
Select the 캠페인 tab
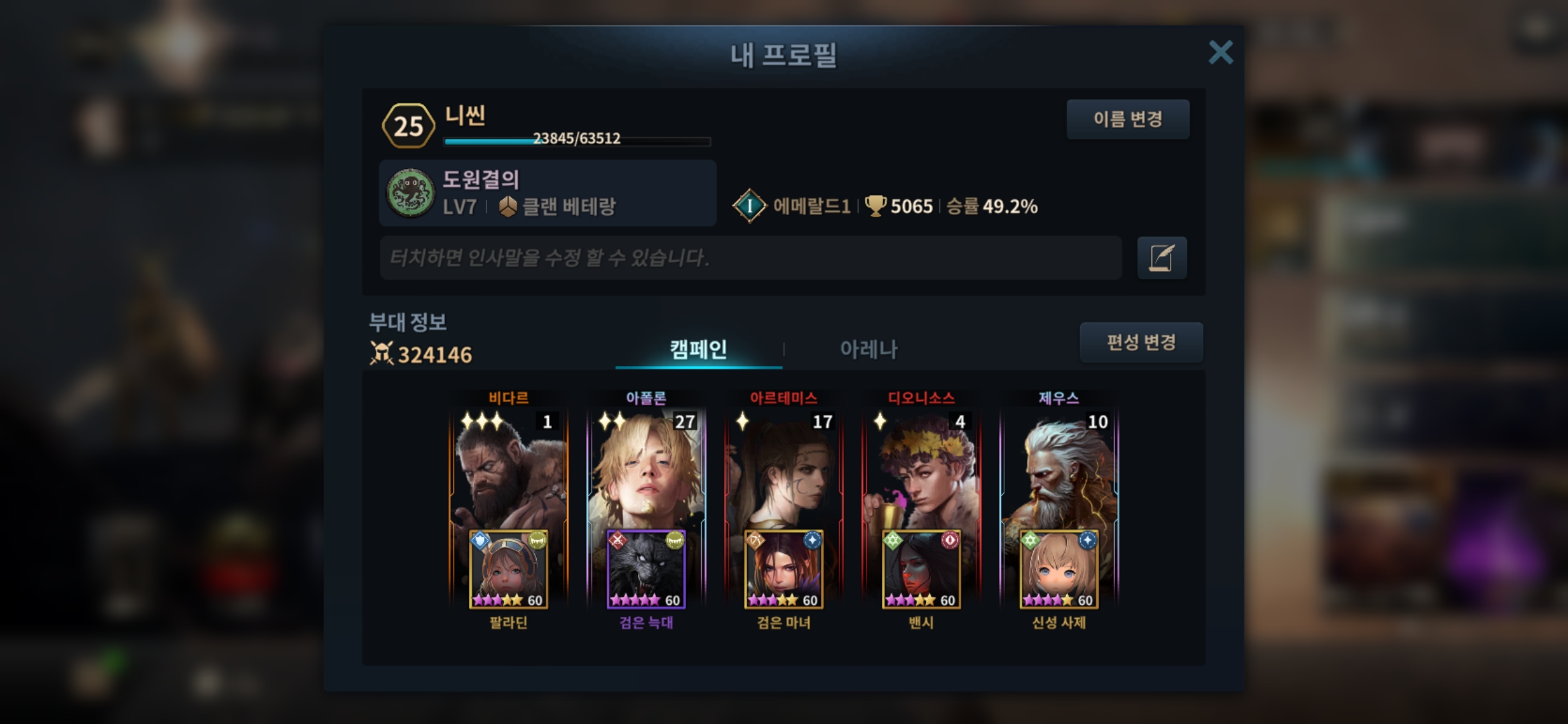(x=698, y=349)
